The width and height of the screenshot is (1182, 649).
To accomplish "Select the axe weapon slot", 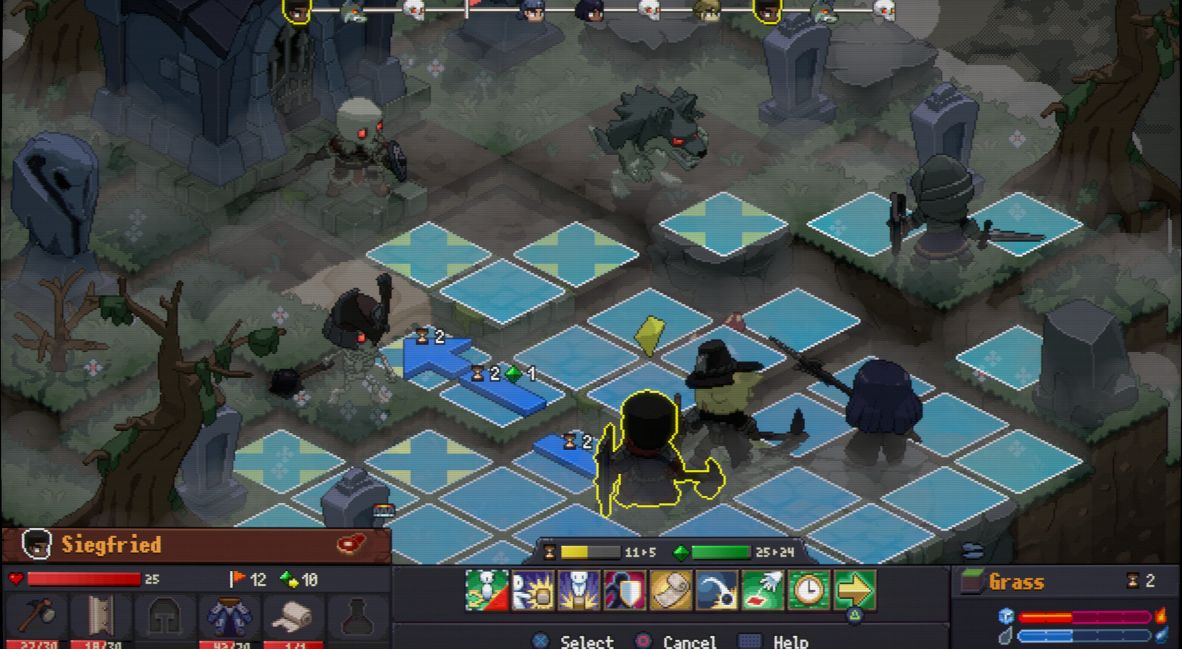I will pos(41,617).
